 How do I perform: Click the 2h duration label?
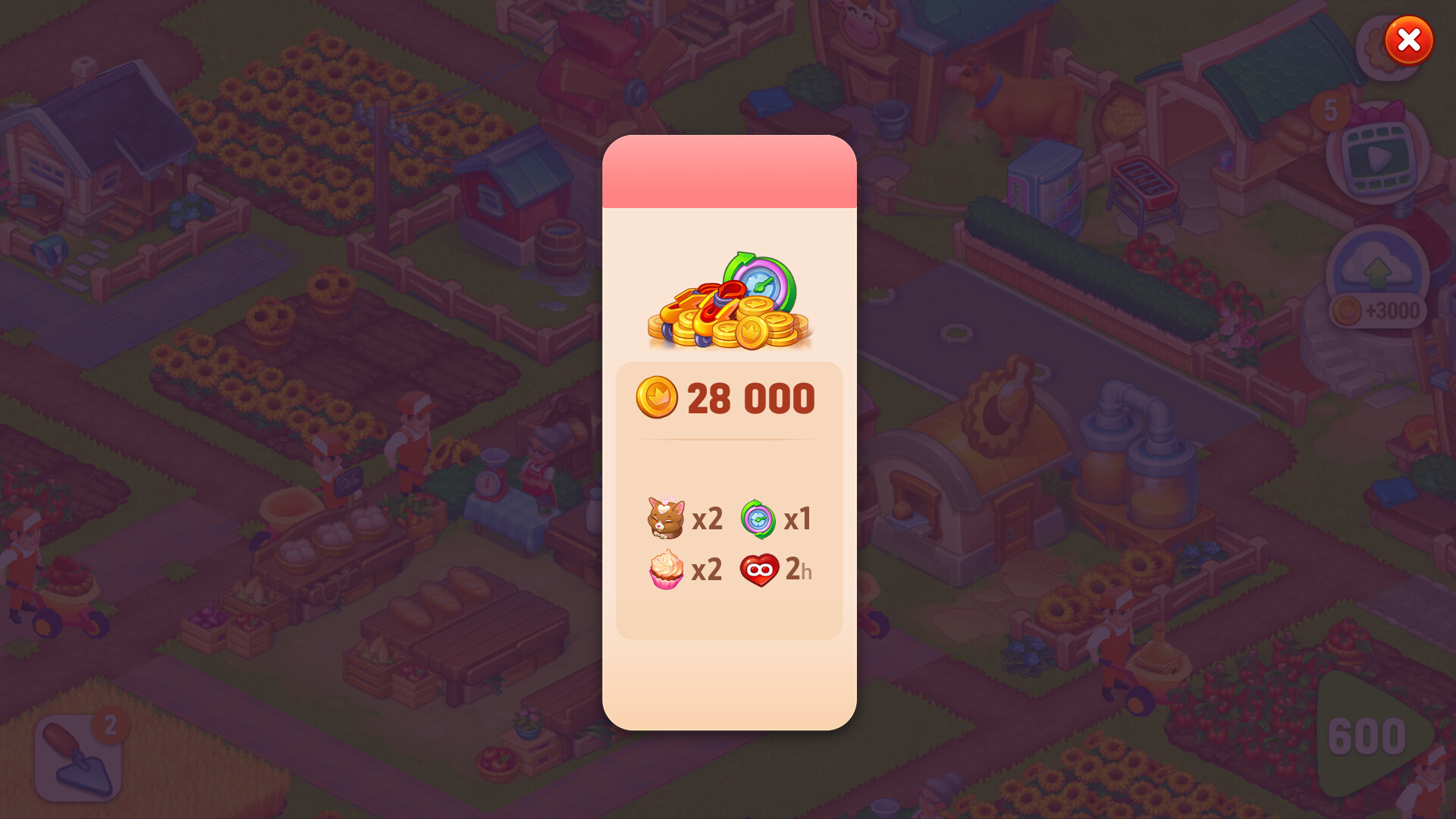(x=799, y=570)
